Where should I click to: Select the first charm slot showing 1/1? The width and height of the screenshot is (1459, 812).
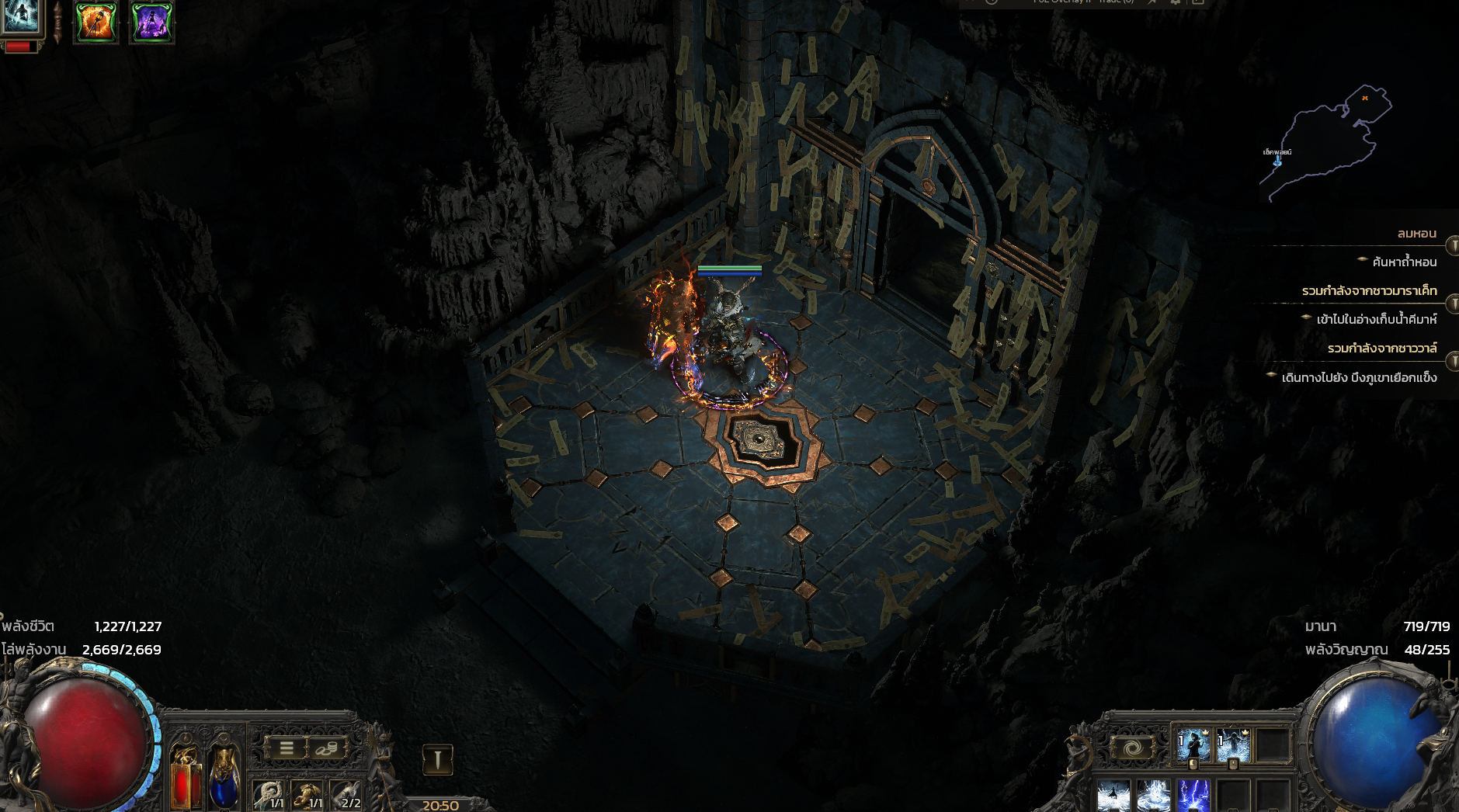click(x=269, y=796)
